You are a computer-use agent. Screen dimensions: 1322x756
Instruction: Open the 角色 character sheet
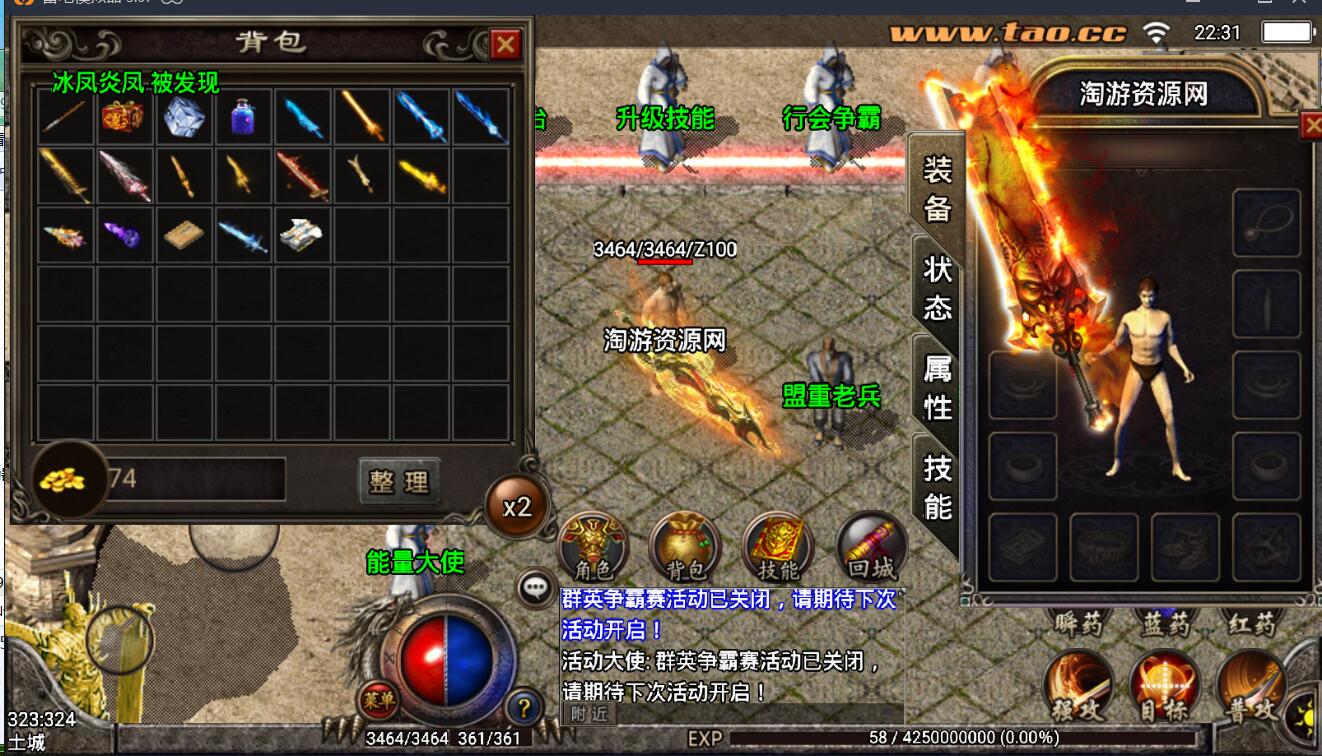[x=593, y=546]
